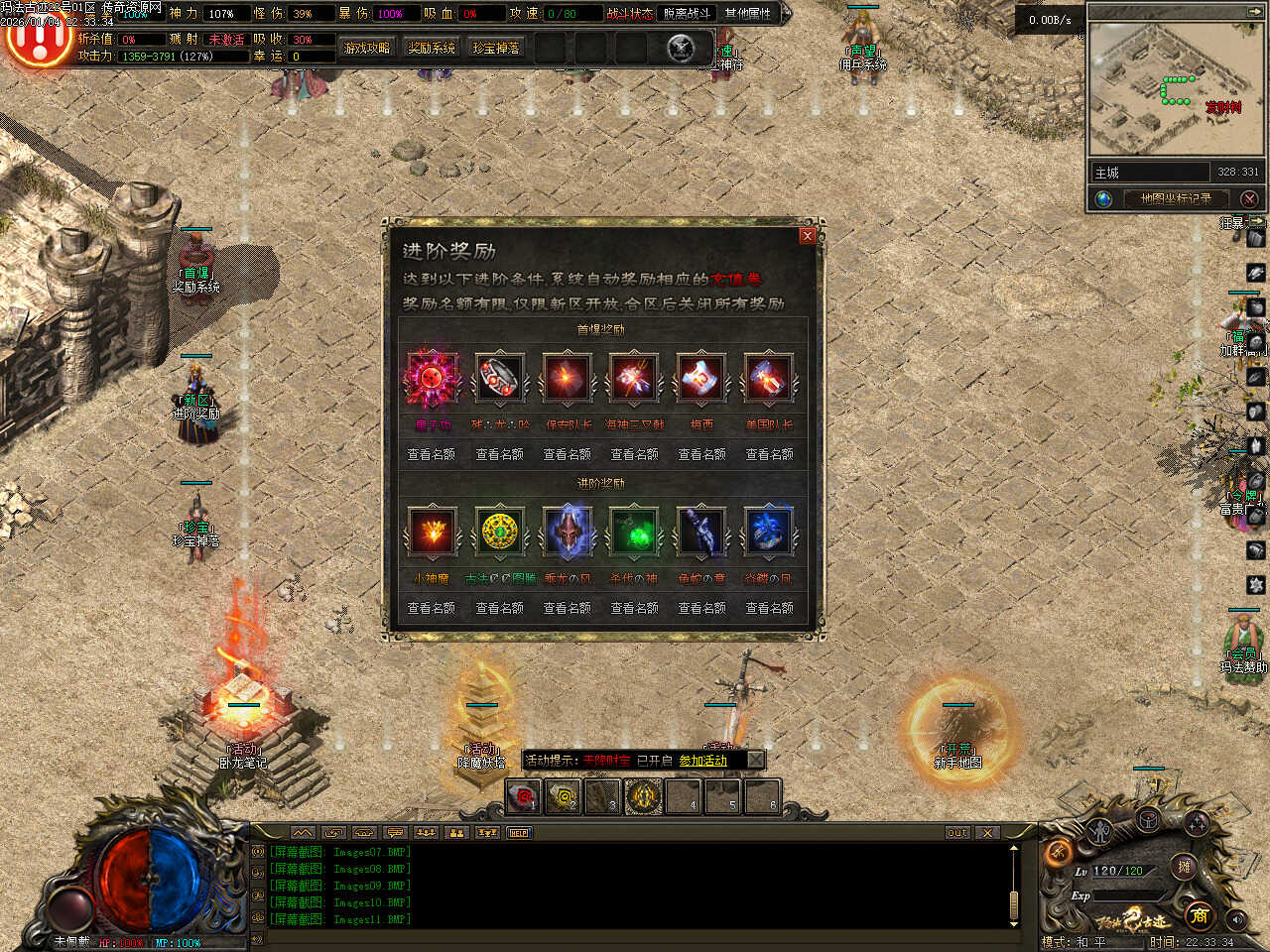The image size is (1270, 952).
Task: Click 查看名额 under 海神三叉戟
Action: pos(634,454)
